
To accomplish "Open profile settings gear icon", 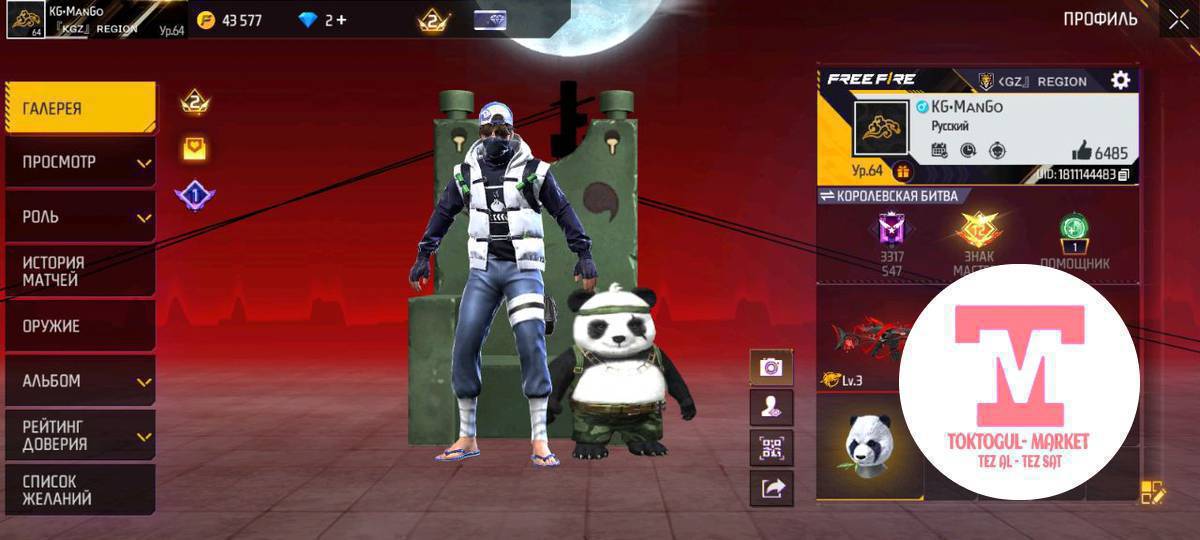I will tap(1121, 81).
